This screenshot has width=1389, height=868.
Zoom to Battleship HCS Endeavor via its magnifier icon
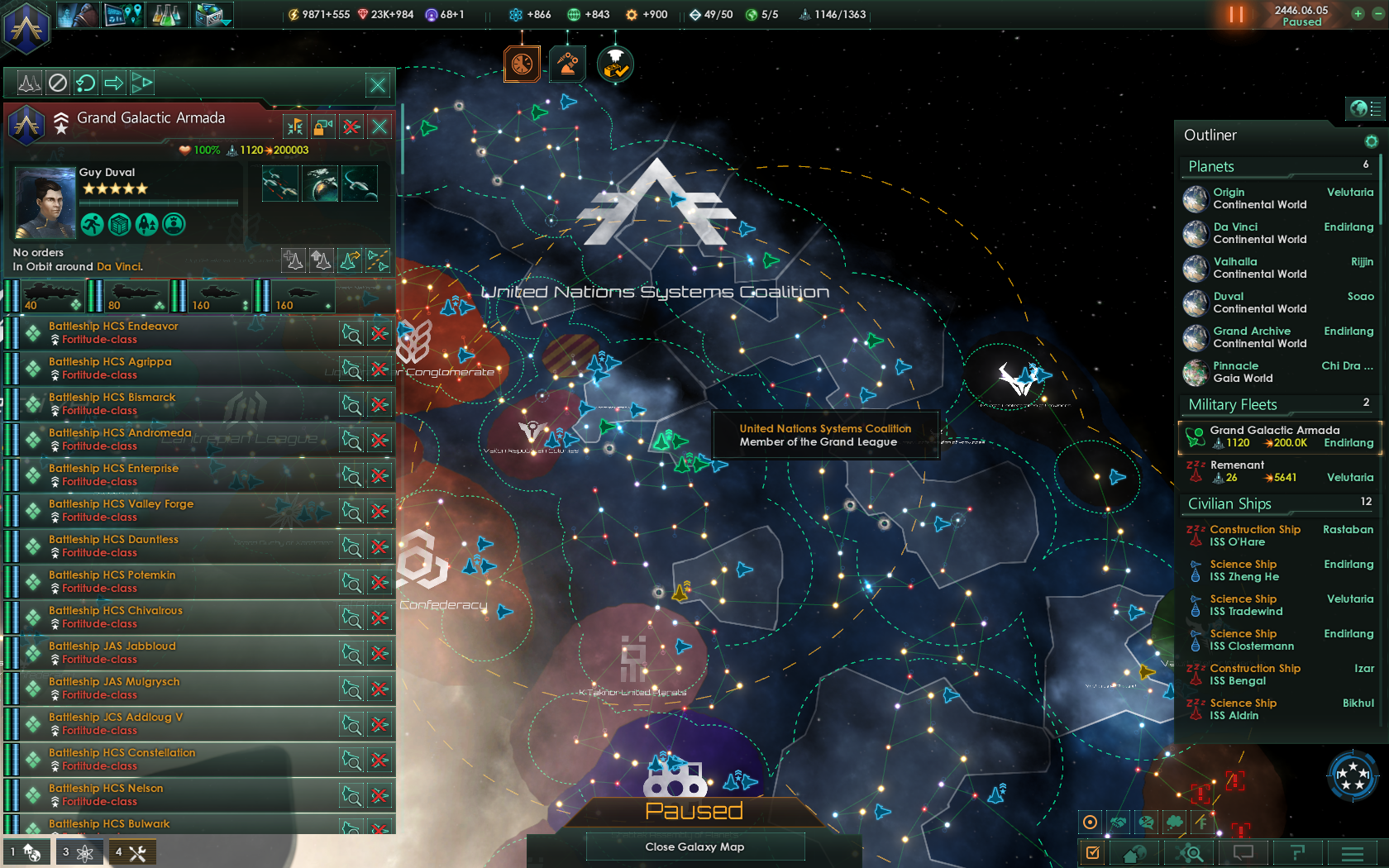pos(351,333)
